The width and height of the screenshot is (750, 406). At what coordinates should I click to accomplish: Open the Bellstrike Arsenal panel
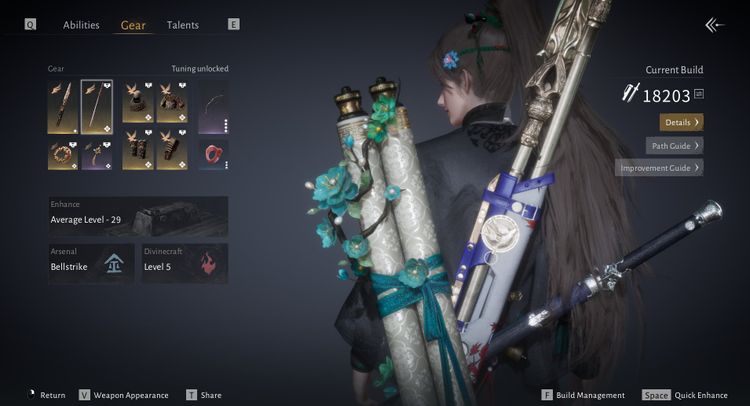tap(92, 263)
